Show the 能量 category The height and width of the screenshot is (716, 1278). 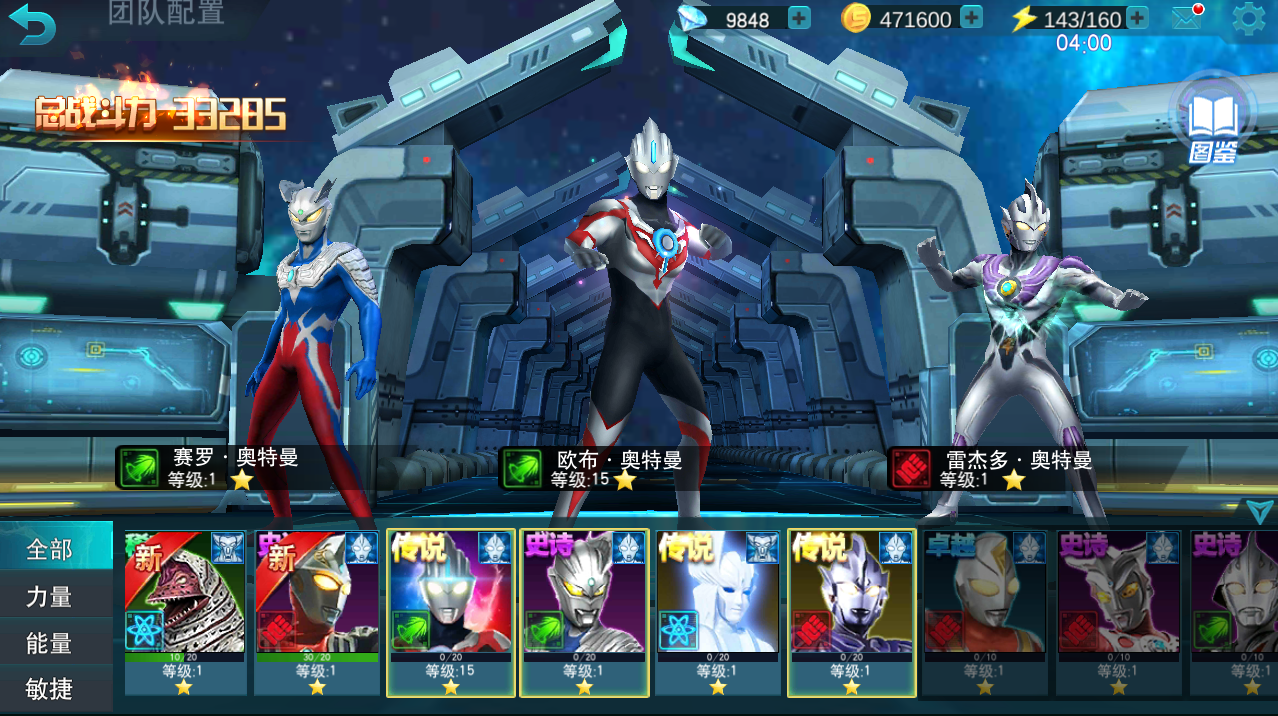click(x=50, y=643)
